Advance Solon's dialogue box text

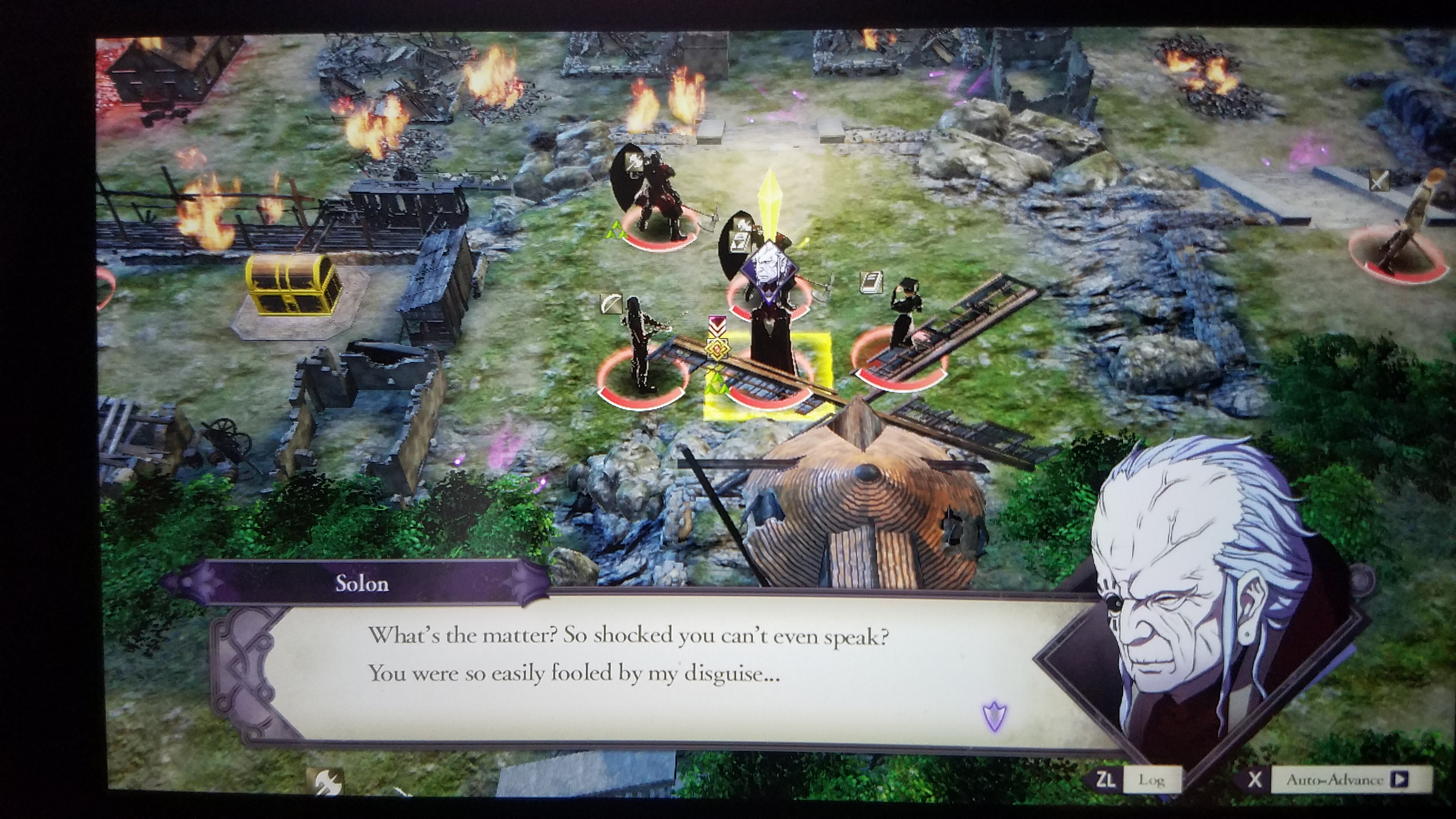[x=627, y=656]
